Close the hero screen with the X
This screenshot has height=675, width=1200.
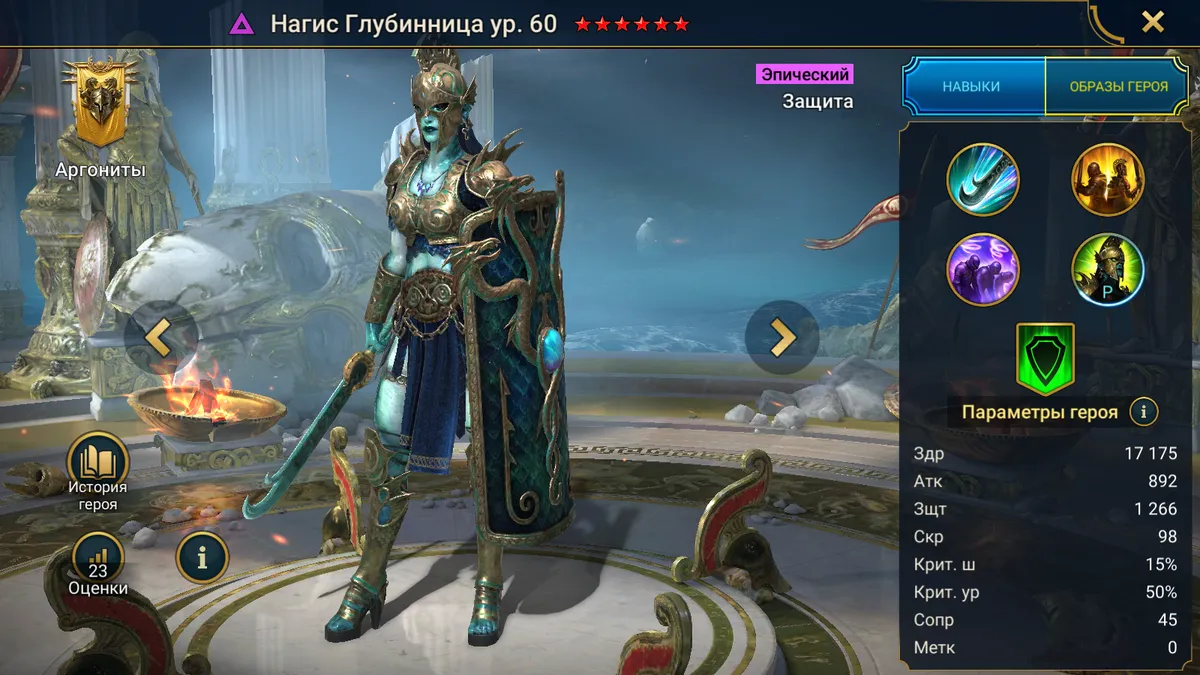[1153, 22]
